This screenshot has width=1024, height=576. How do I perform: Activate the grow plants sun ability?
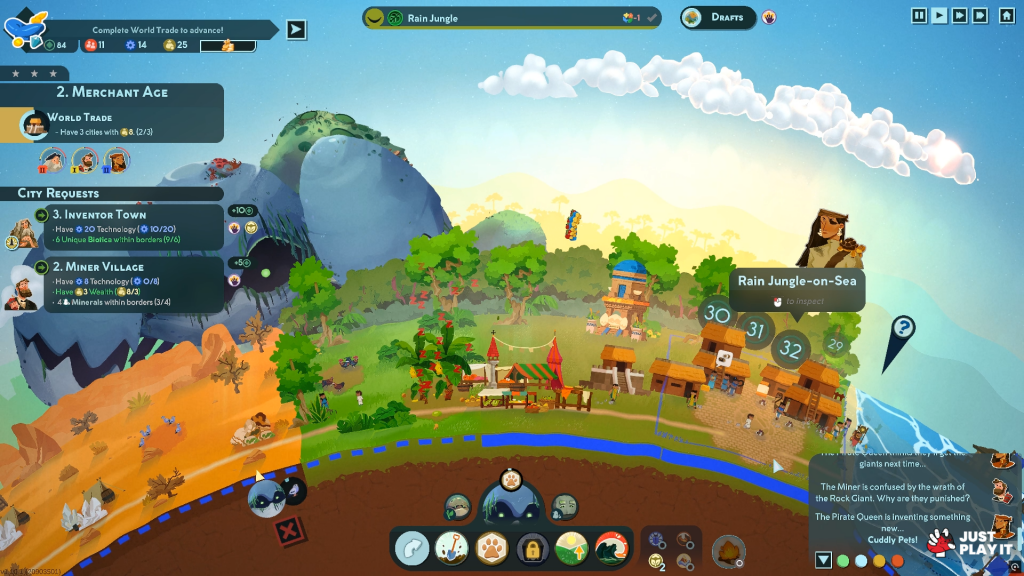click(571, 548)
